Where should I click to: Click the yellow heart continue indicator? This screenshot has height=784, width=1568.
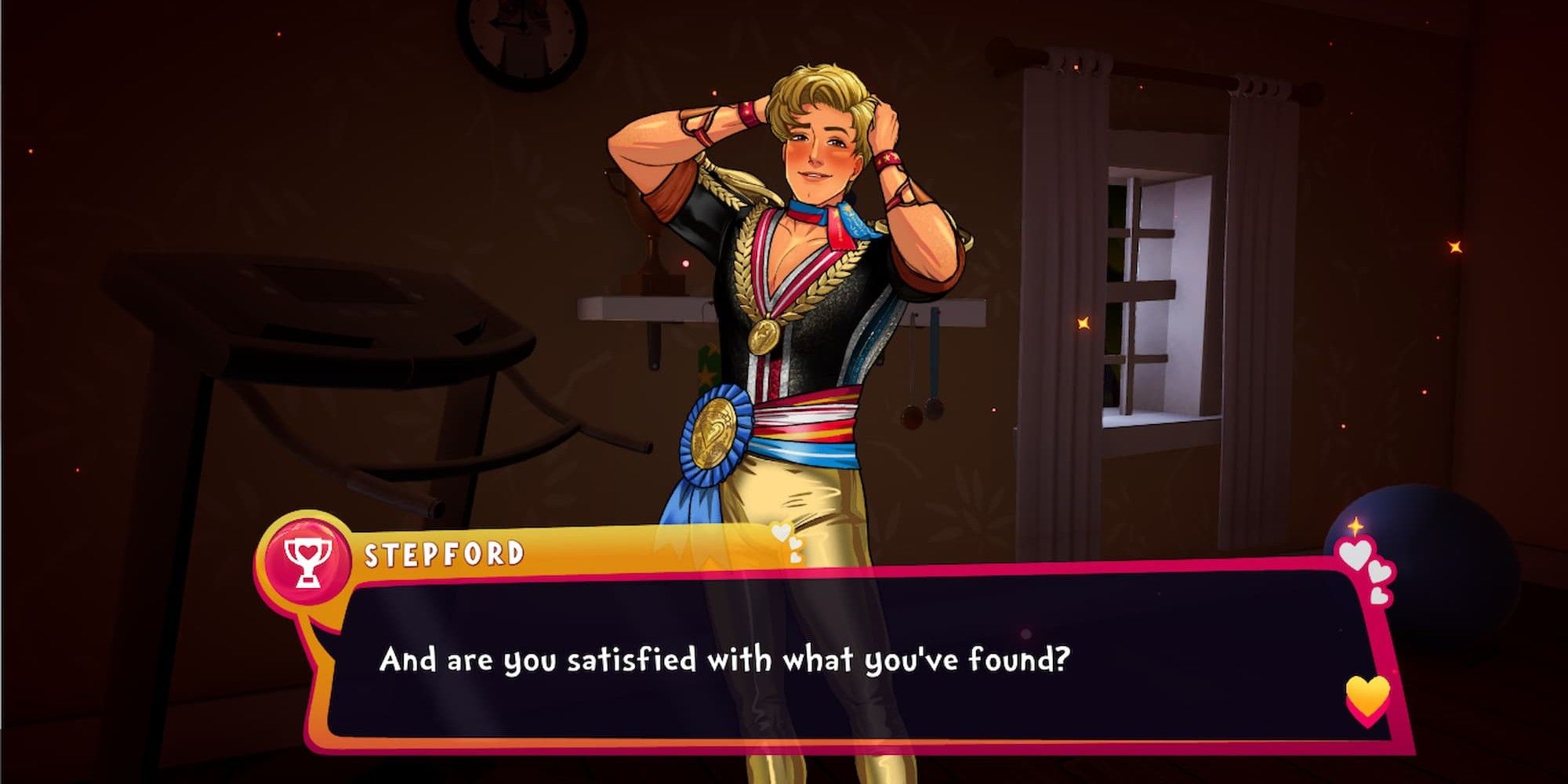point(1367,697)
